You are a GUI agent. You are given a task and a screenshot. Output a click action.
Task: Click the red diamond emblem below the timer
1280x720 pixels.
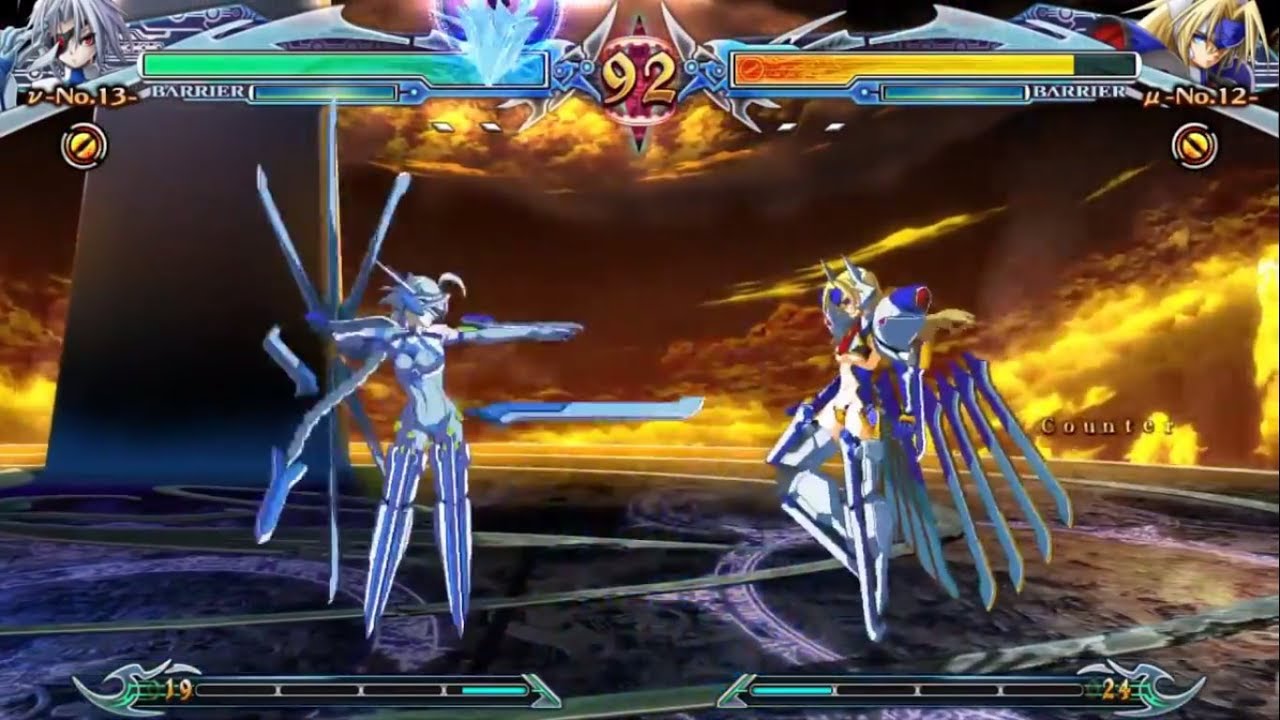(639, 135)
